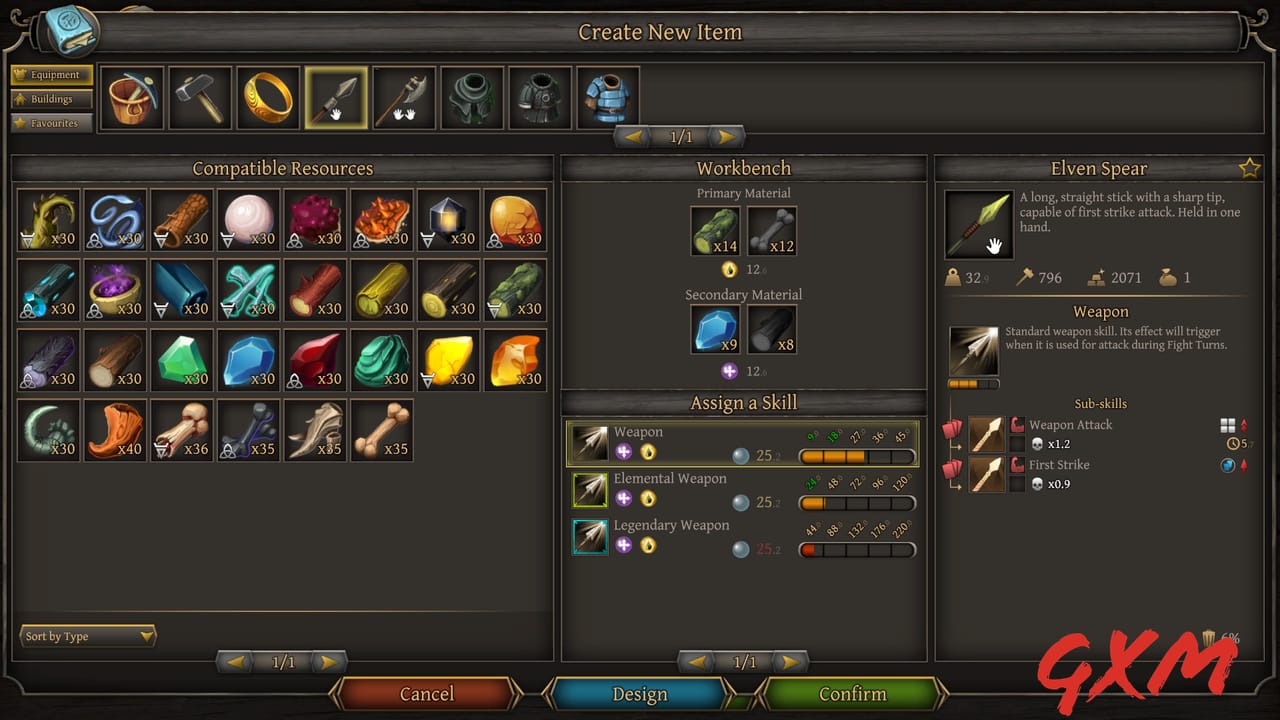Choose the bucket and pickaxe item type
Screen dimensions: 1280x720
[132, 98]
